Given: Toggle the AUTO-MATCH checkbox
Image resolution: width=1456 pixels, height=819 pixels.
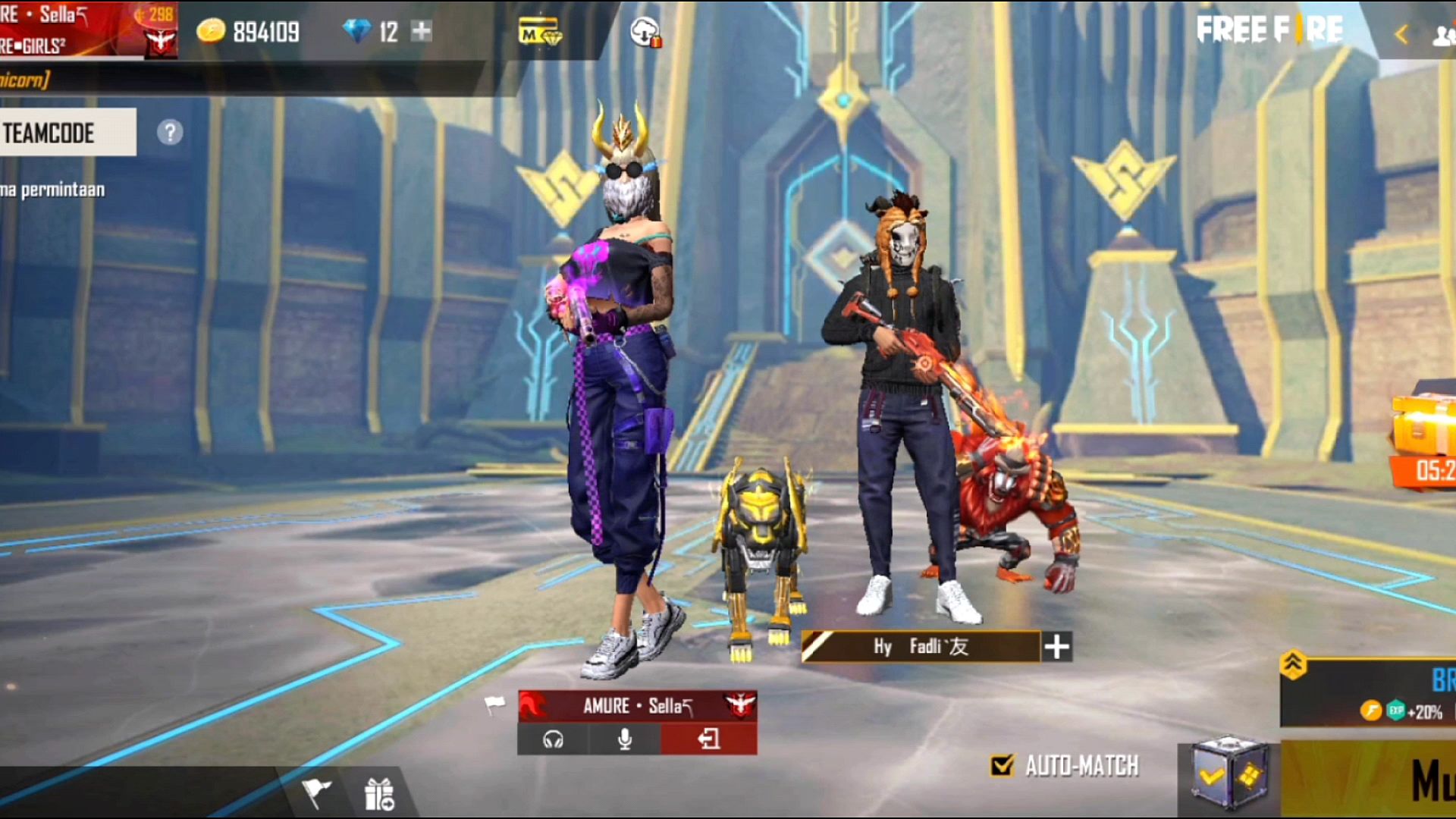Looking at the screenshot, I should pyautogui.click(x=1002, y=766).
